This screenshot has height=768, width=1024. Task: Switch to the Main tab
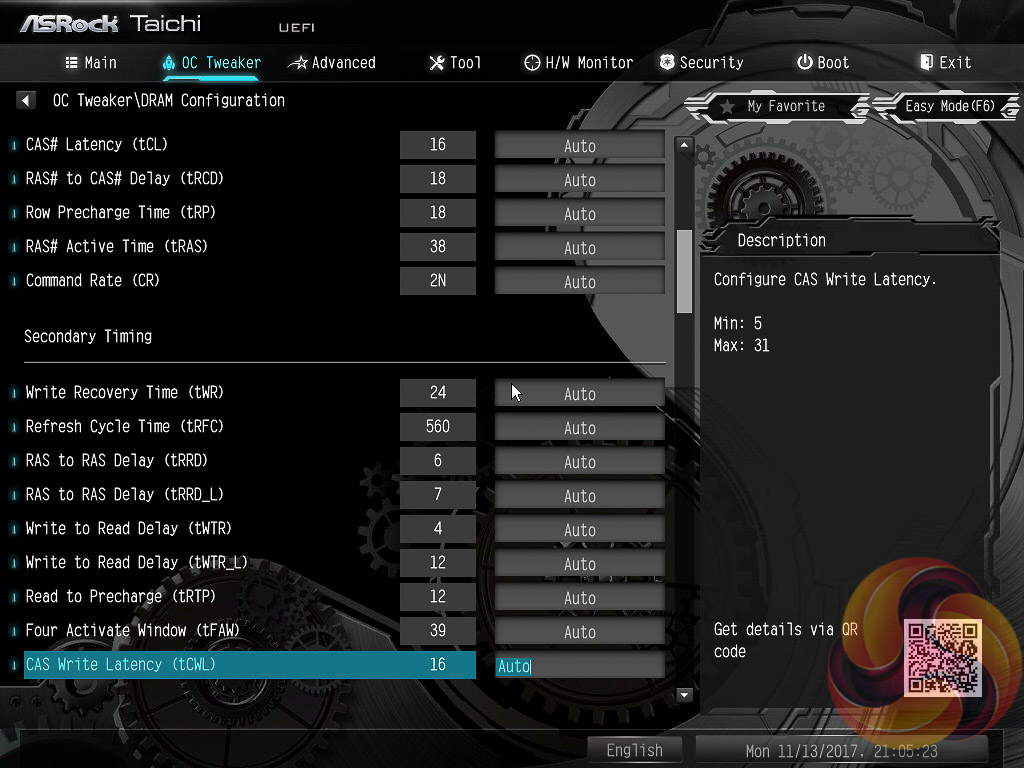pyautogui.click(x=91, y=62)
